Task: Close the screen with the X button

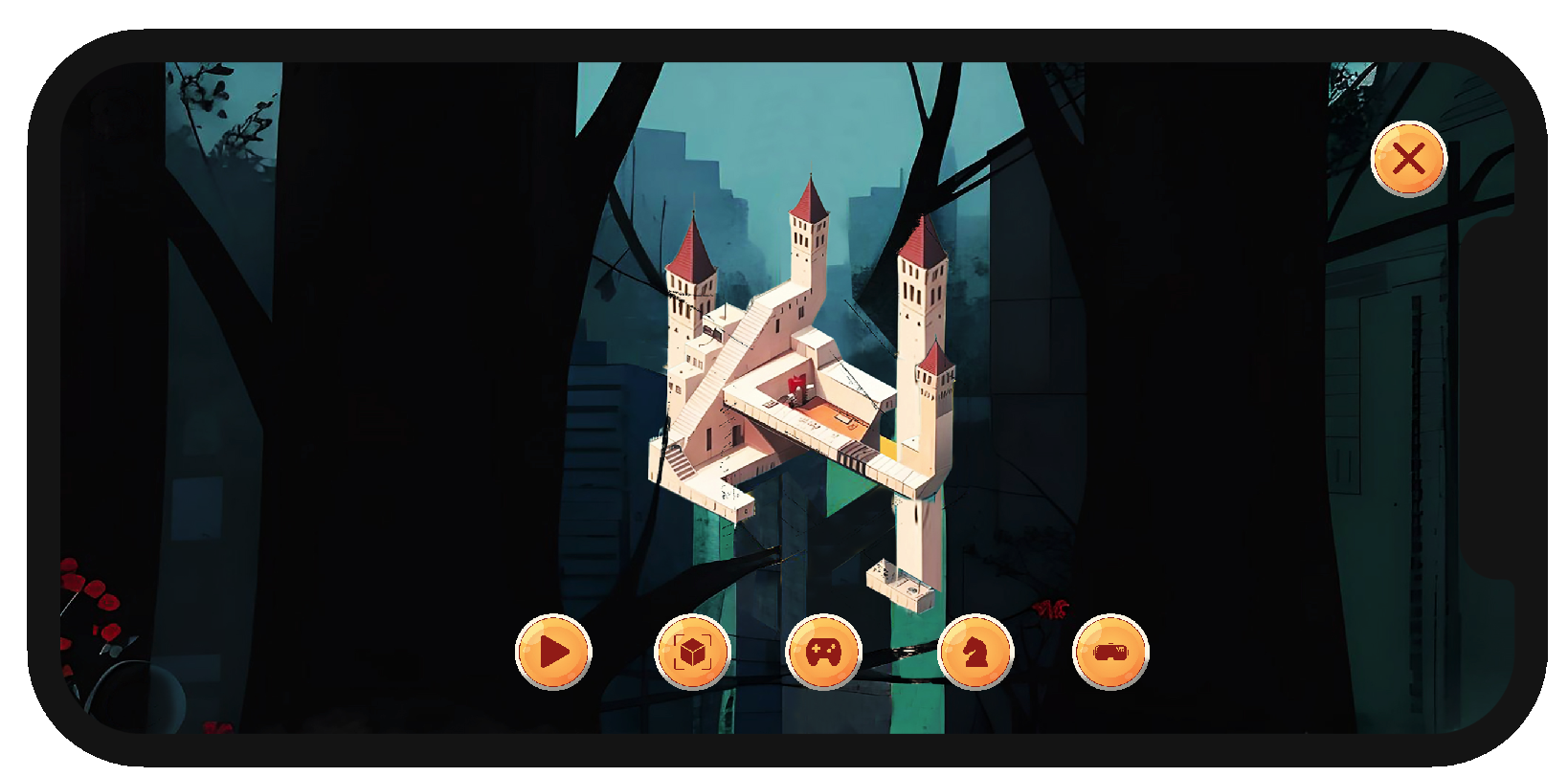Action: (1408, 159)
